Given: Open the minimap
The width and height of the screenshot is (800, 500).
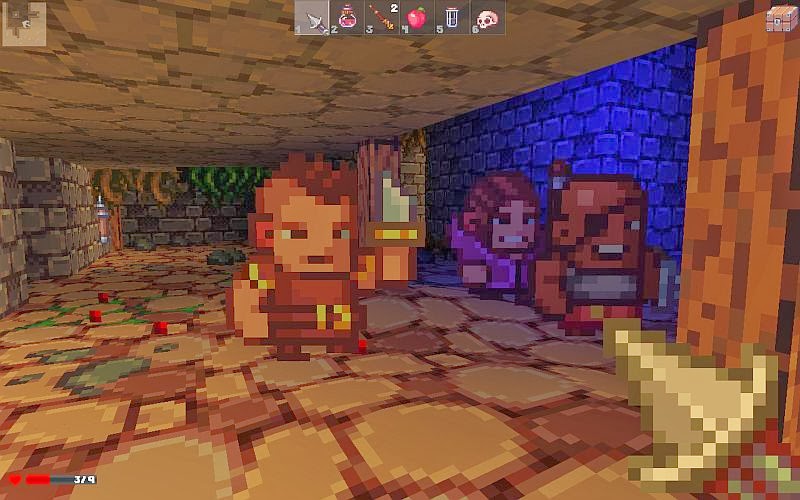Looking at the screenshot, I should 21,21.
